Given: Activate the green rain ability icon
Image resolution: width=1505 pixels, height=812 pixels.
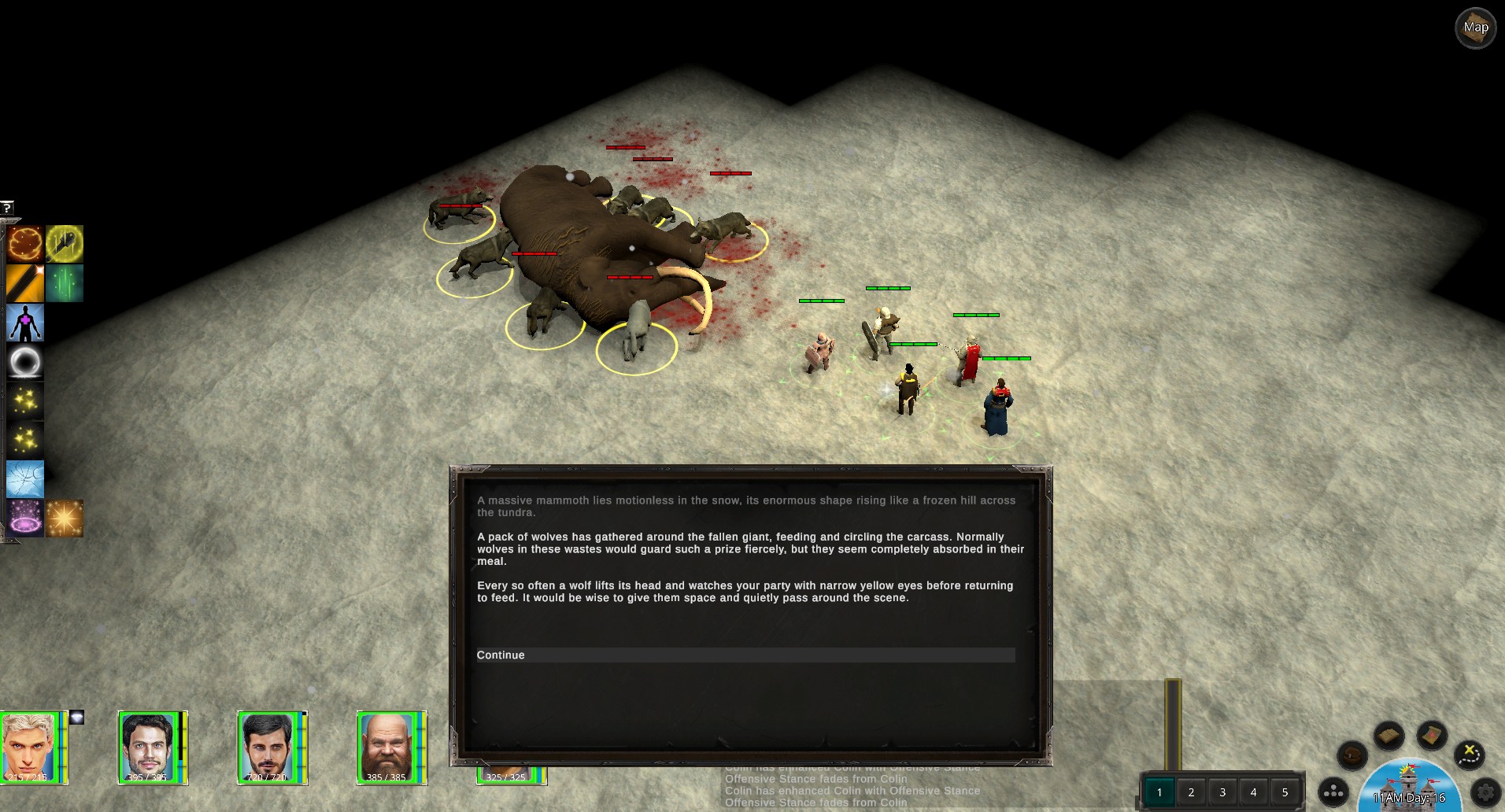Looking at the screenshot, I should 65,283.
